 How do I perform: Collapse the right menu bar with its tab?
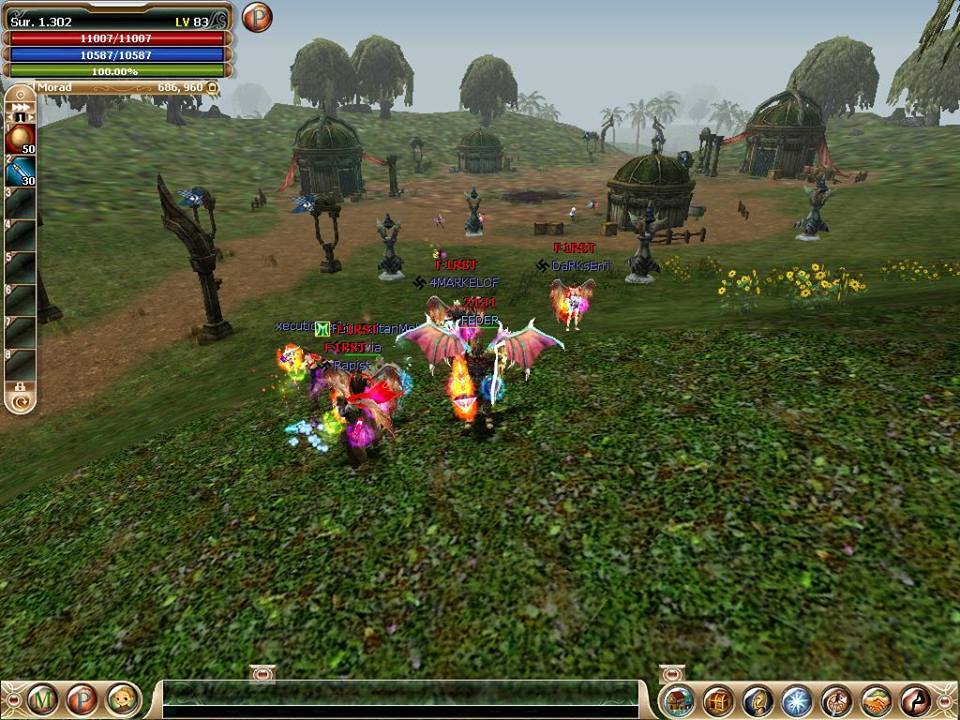pyautogui.click(x=672, y=674)
